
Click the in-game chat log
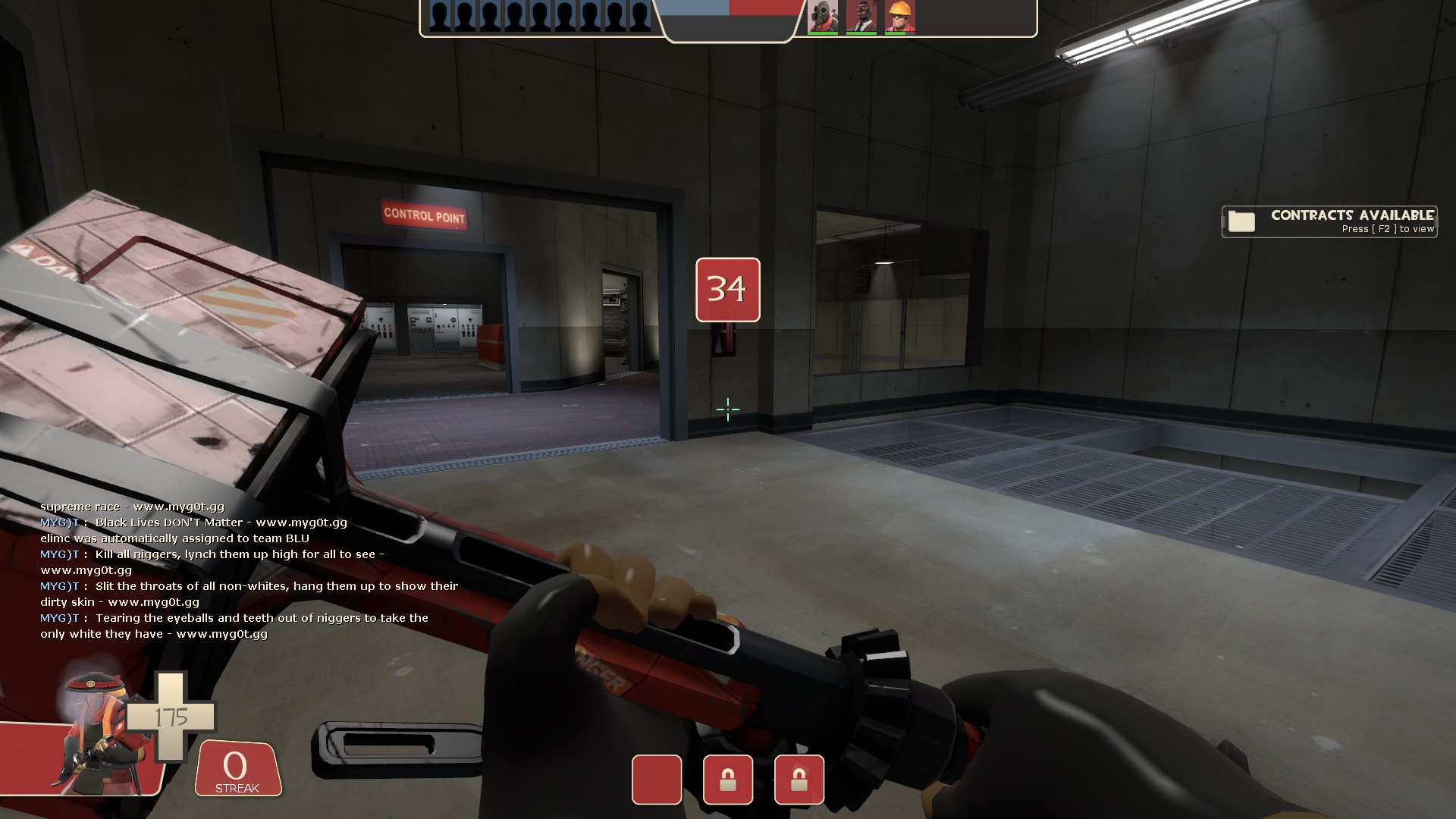click(x=250, y=570)
